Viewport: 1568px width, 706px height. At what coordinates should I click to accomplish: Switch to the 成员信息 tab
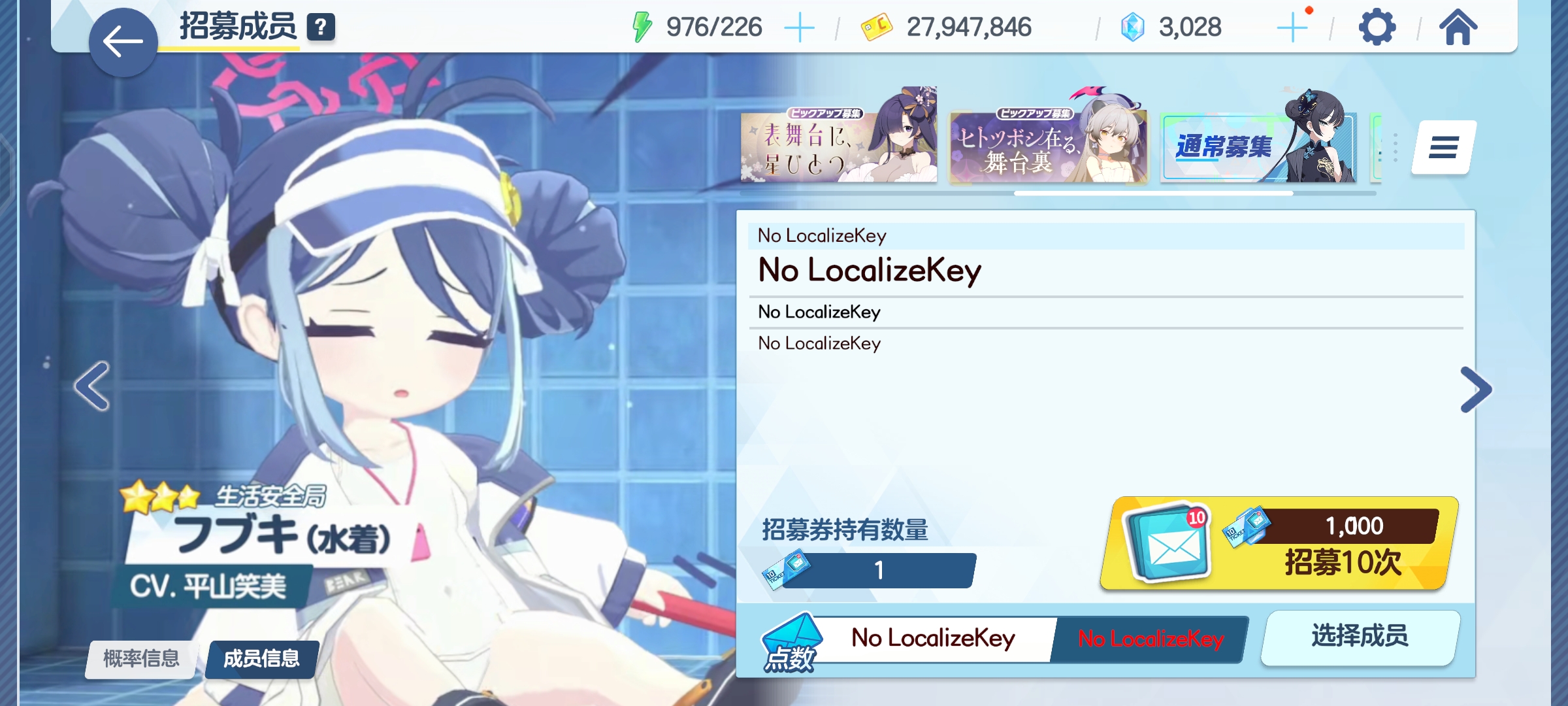(x=259, y=660)
